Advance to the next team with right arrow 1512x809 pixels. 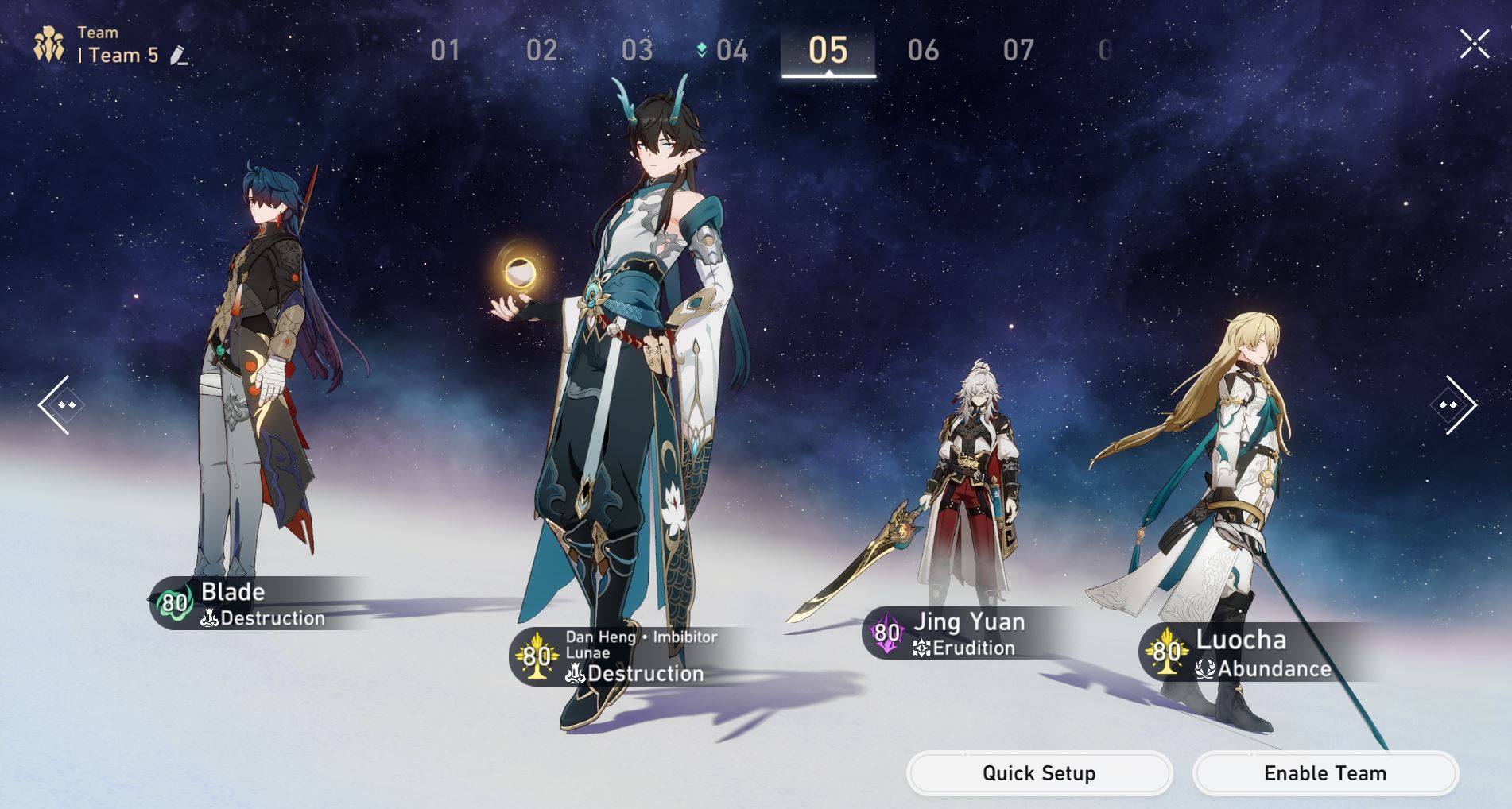[x=1454, y=405]
